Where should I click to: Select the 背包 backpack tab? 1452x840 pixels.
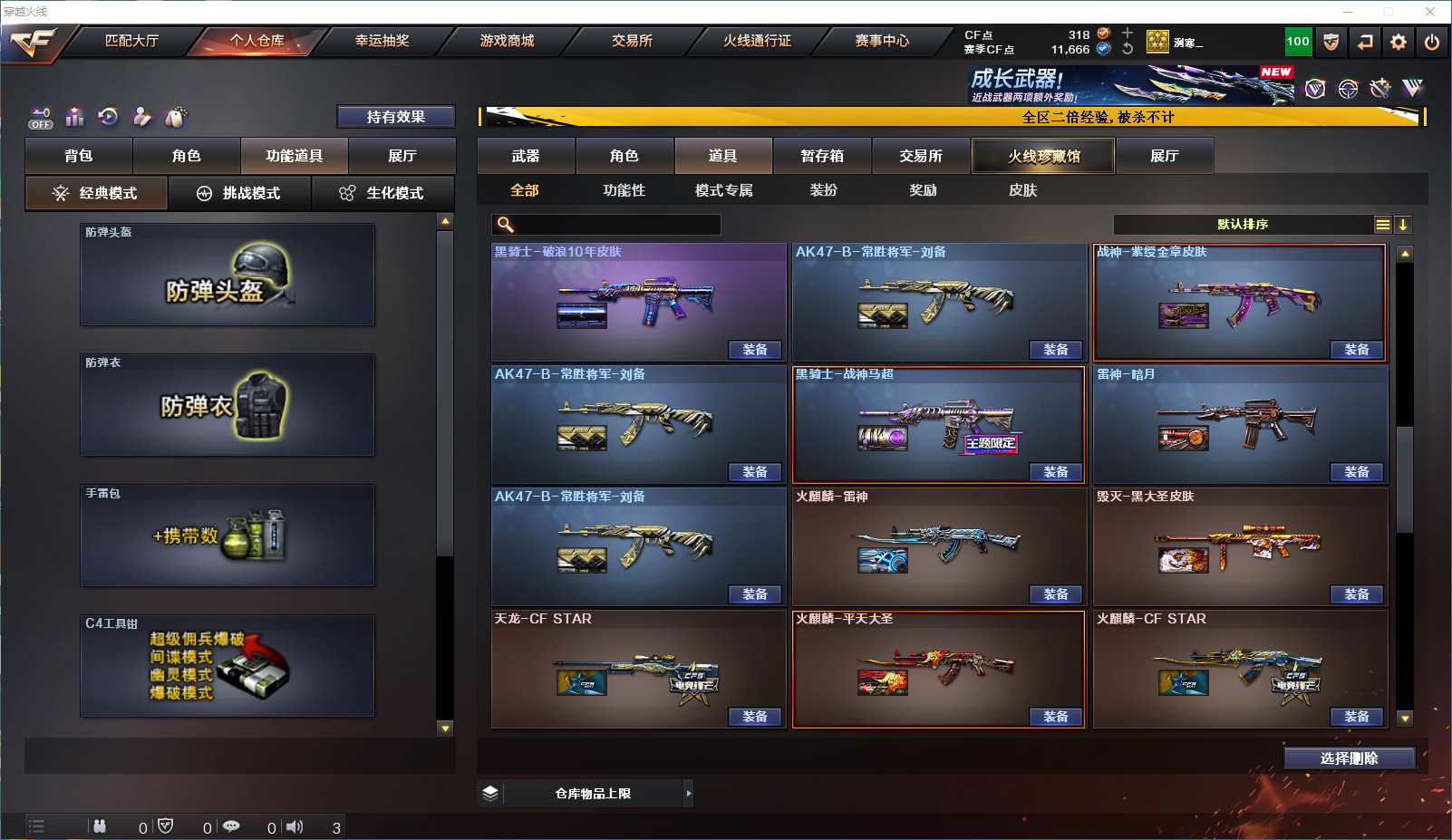tap(79, 156)
